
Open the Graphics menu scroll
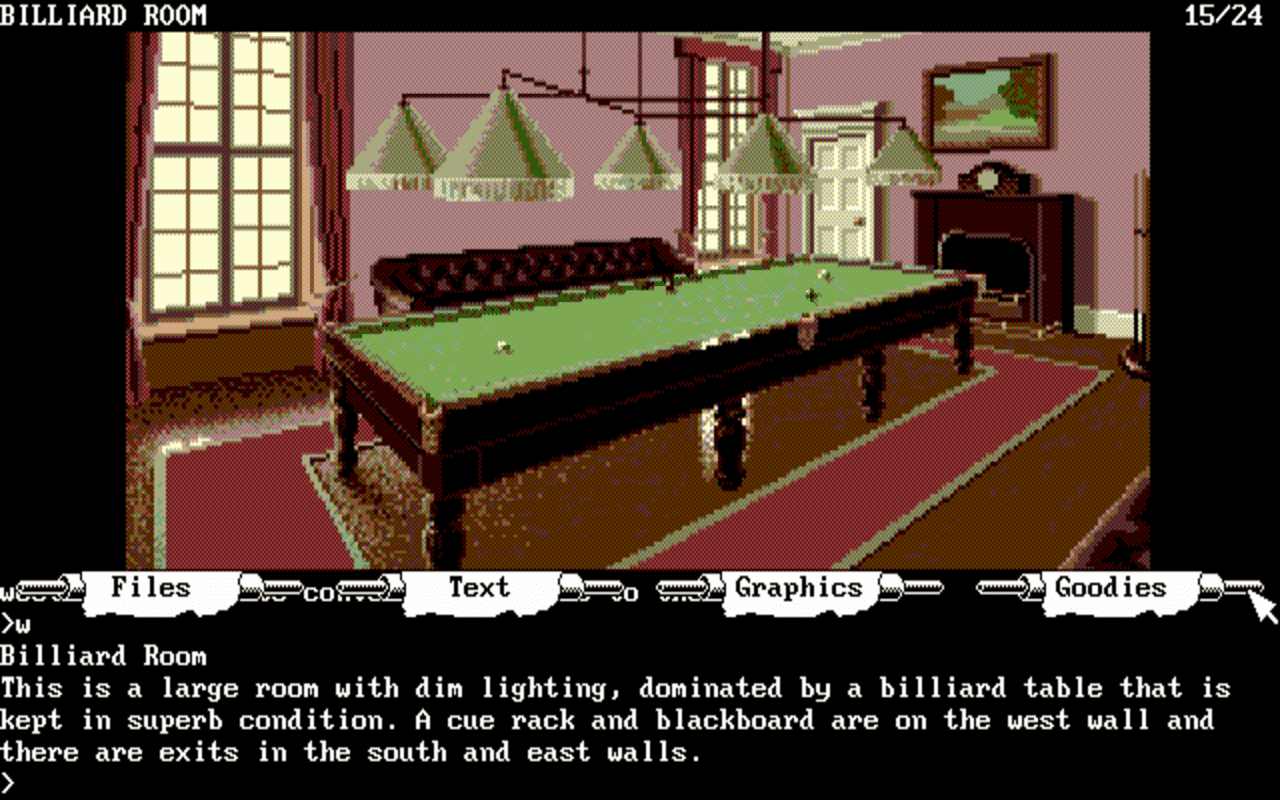pyautogui.click(x=798, y=588)
